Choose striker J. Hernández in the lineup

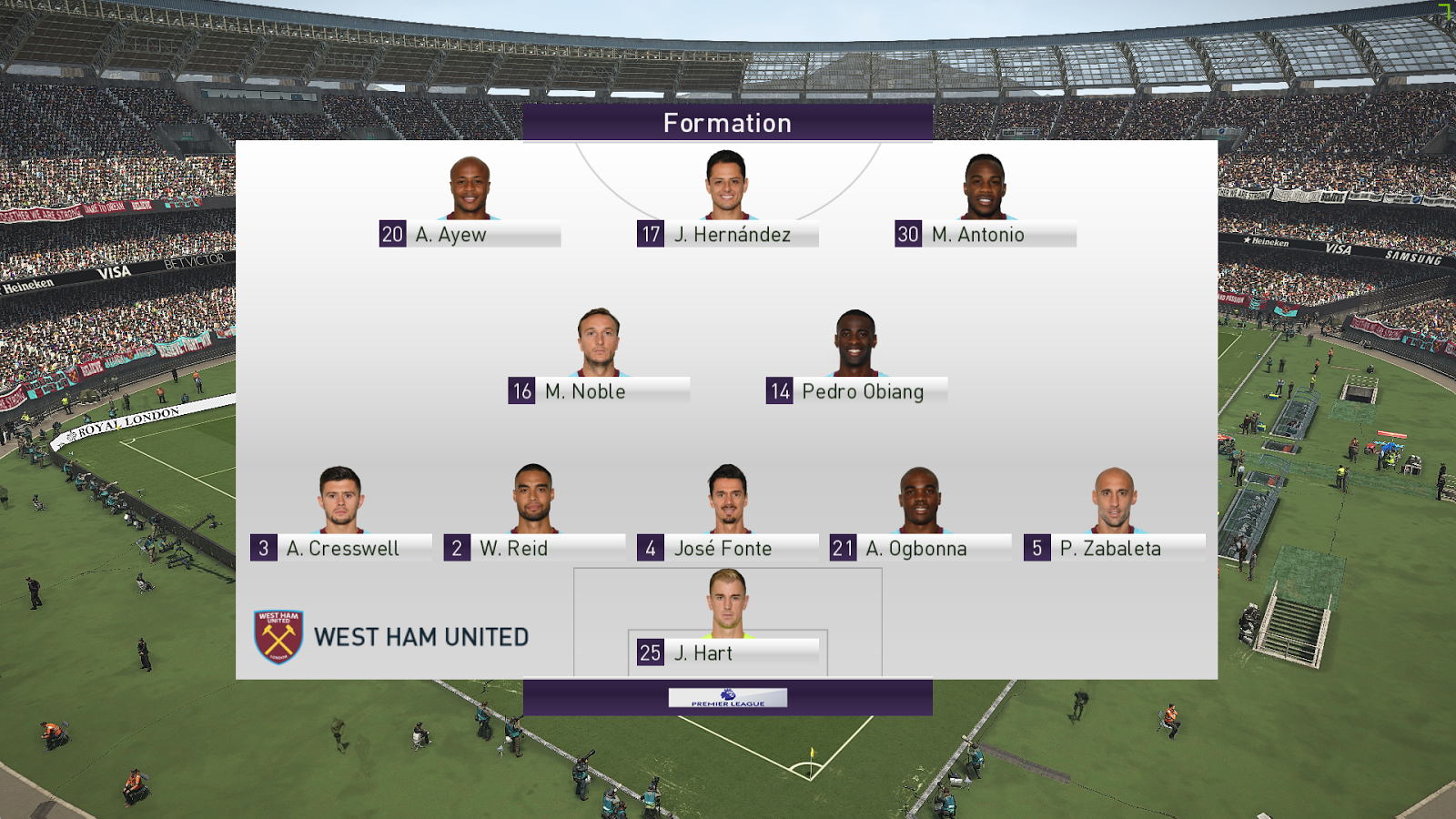point(727,235)
